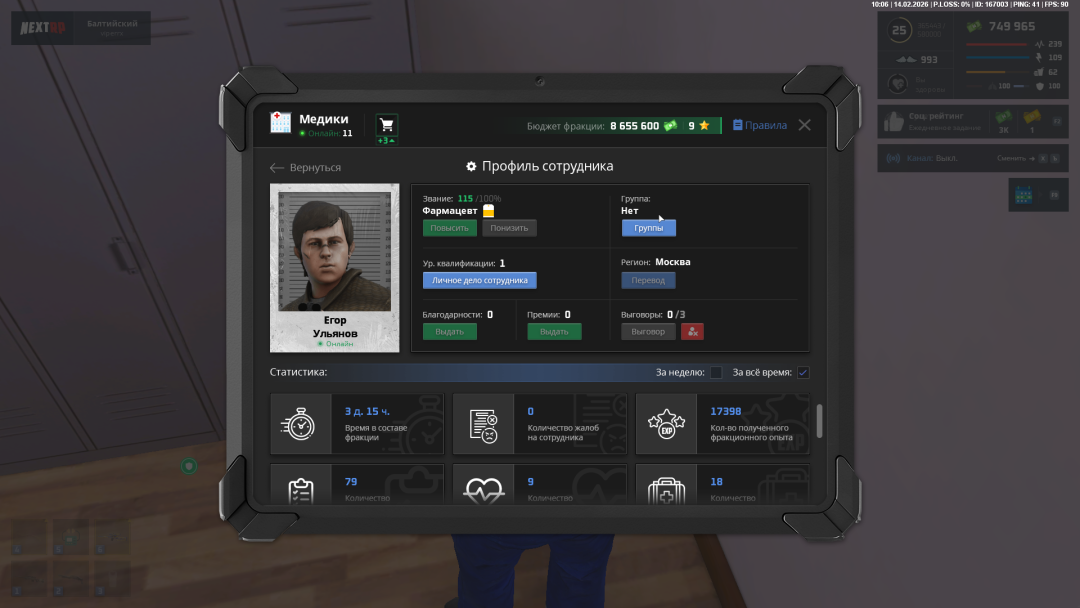Go back with the Вернуться button
Image resolution: width=1080 pixels, height=608 pixels.
click(x=306, y=168)
